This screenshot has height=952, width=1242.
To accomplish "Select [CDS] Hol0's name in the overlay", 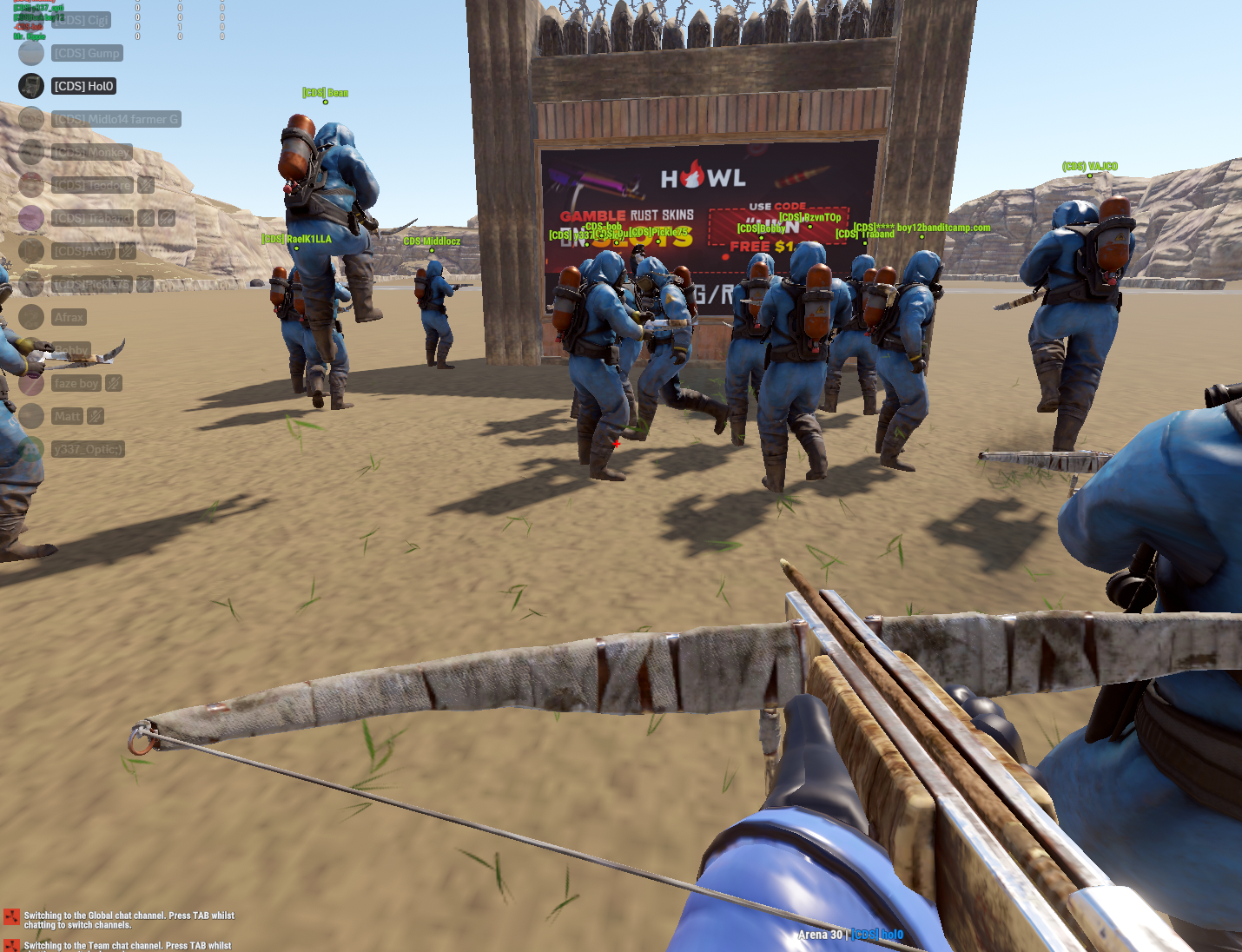I will [x=83, y=86].
